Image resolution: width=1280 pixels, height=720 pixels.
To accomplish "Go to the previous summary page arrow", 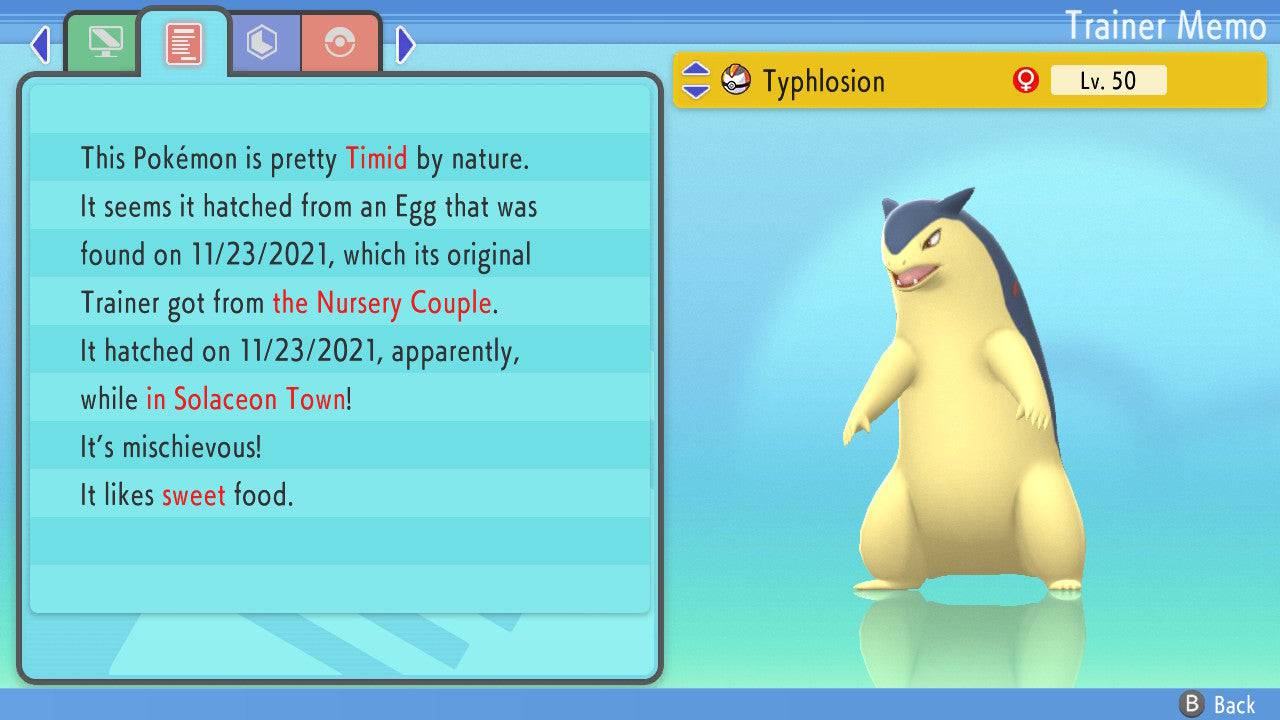I will point(40,44).
